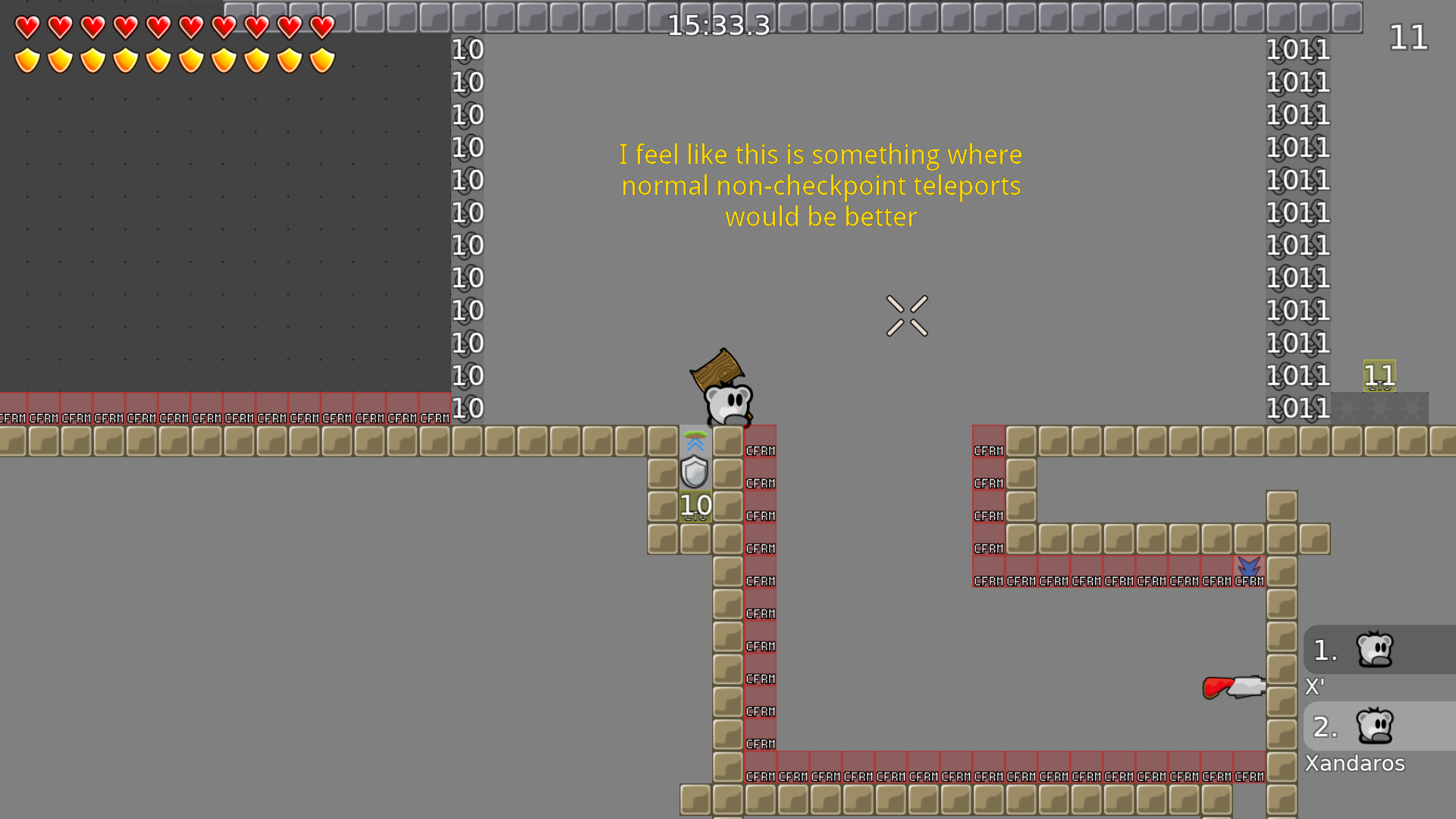Click the blue double-chevron boost arrows
The height and width of the screenshot is (819, 1456).
[x=695, y=442]
